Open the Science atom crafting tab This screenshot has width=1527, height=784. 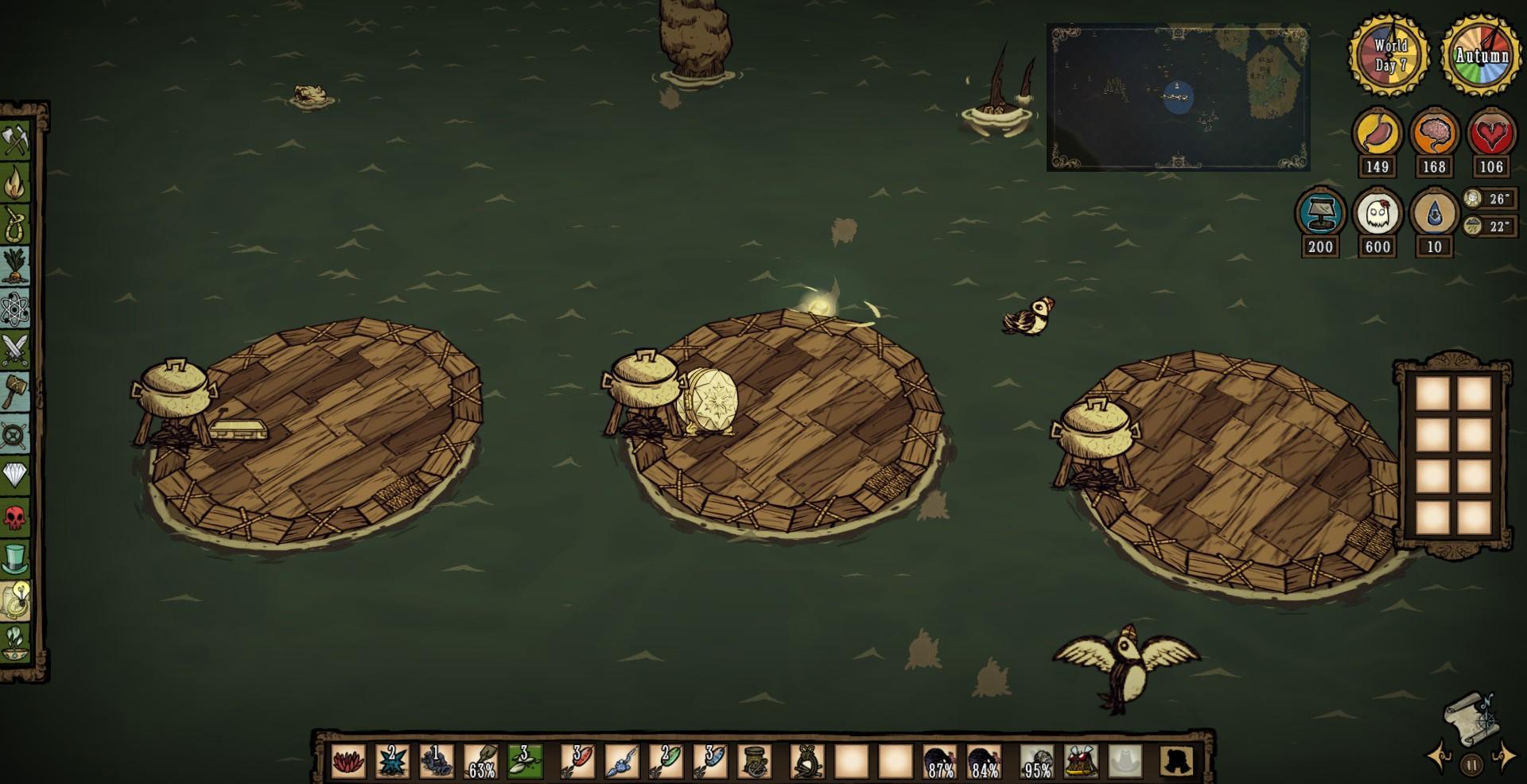click(16, 309)
